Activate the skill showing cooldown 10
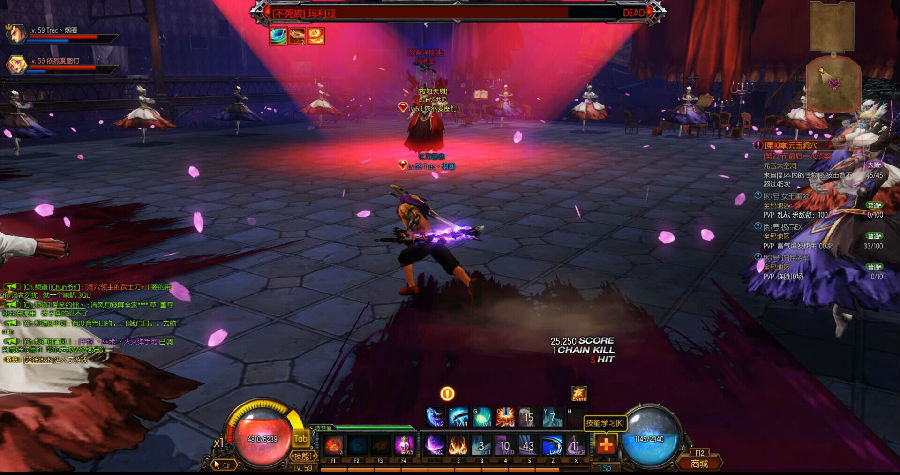 (506, 444)
